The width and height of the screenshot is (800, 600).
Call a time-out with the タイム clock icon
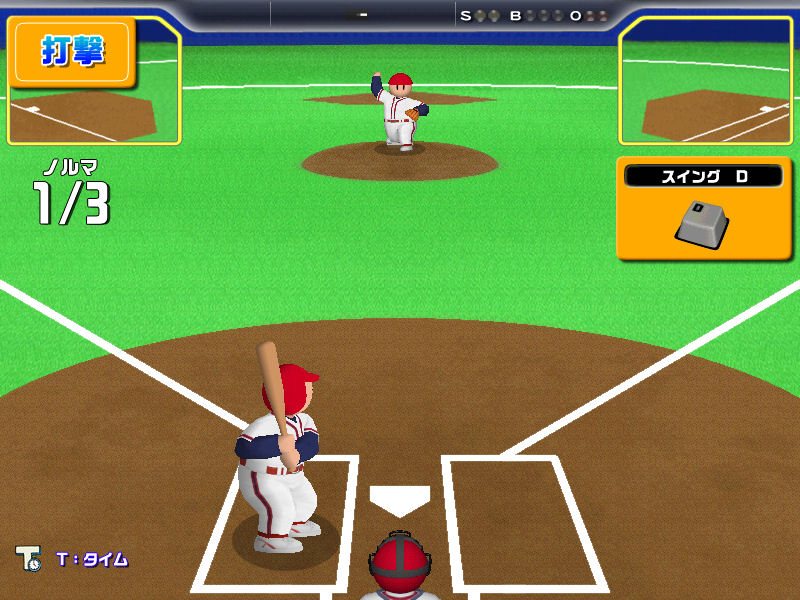[27, 559]
